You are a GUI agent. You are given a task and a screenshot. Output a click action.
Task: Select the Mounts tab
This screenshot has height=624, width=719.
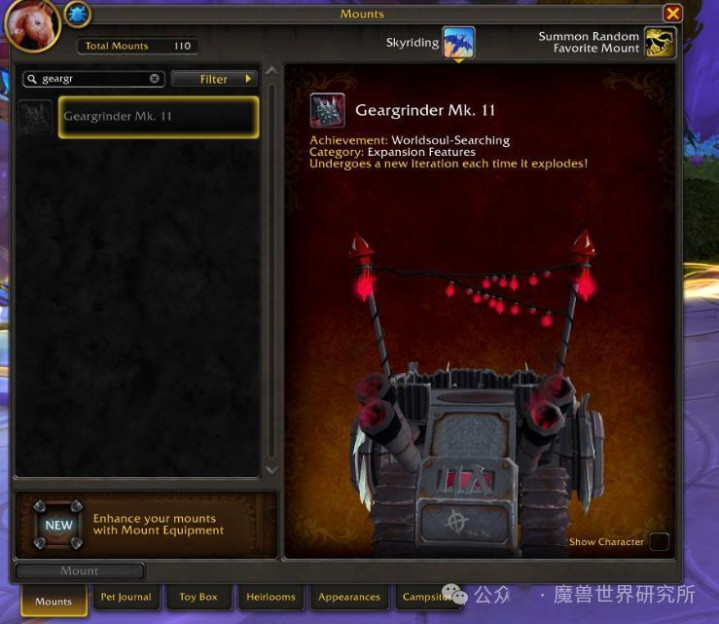(x=54, y=601)
